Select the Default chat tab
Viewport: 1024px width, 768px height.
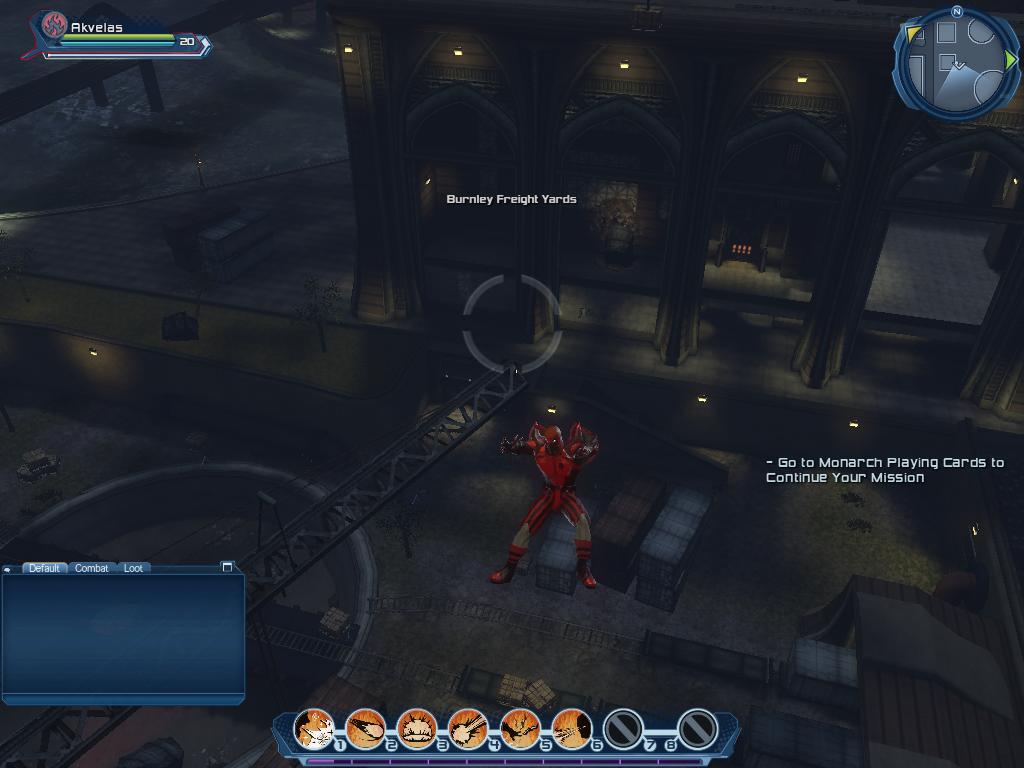click(x=44, y=568)
